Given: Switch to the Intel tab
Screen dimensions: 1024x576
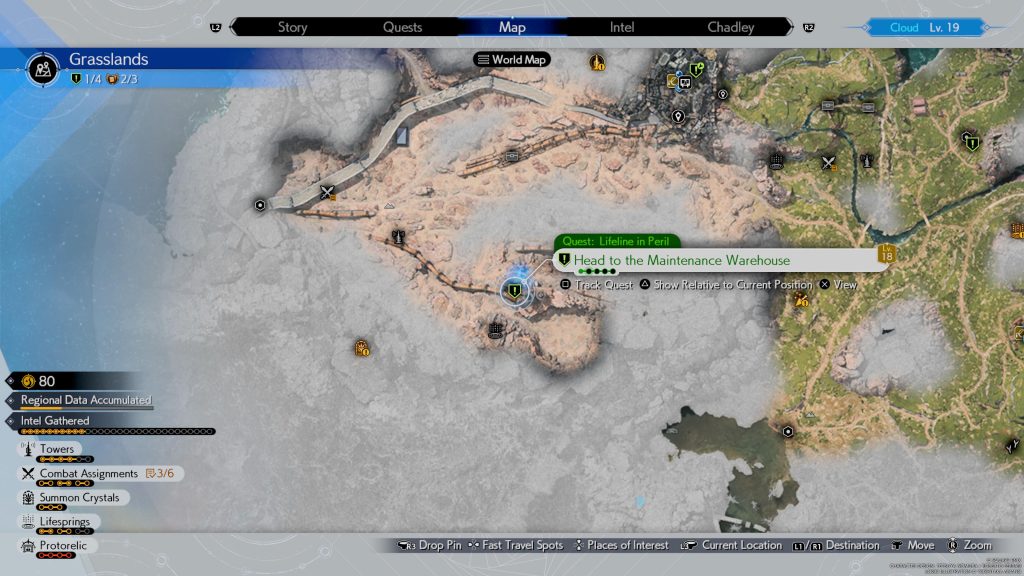Looking at the screenshot, I should [622, 27].
